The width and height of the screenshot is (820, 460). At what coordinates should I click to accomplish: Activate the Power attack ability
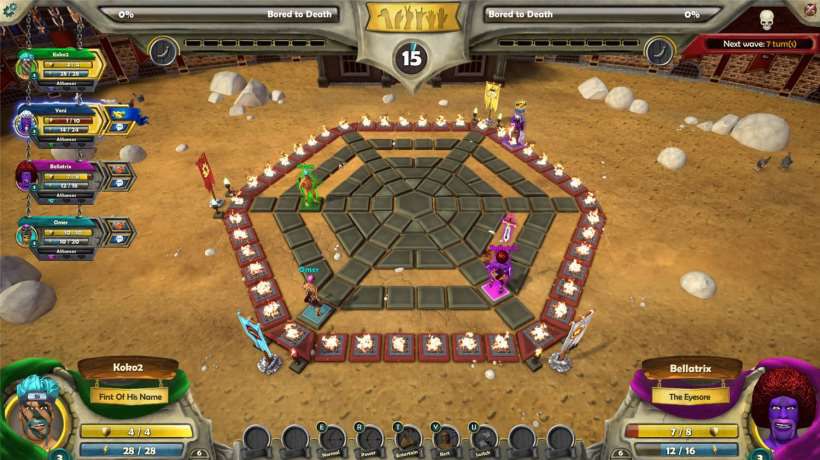point(370,438)
